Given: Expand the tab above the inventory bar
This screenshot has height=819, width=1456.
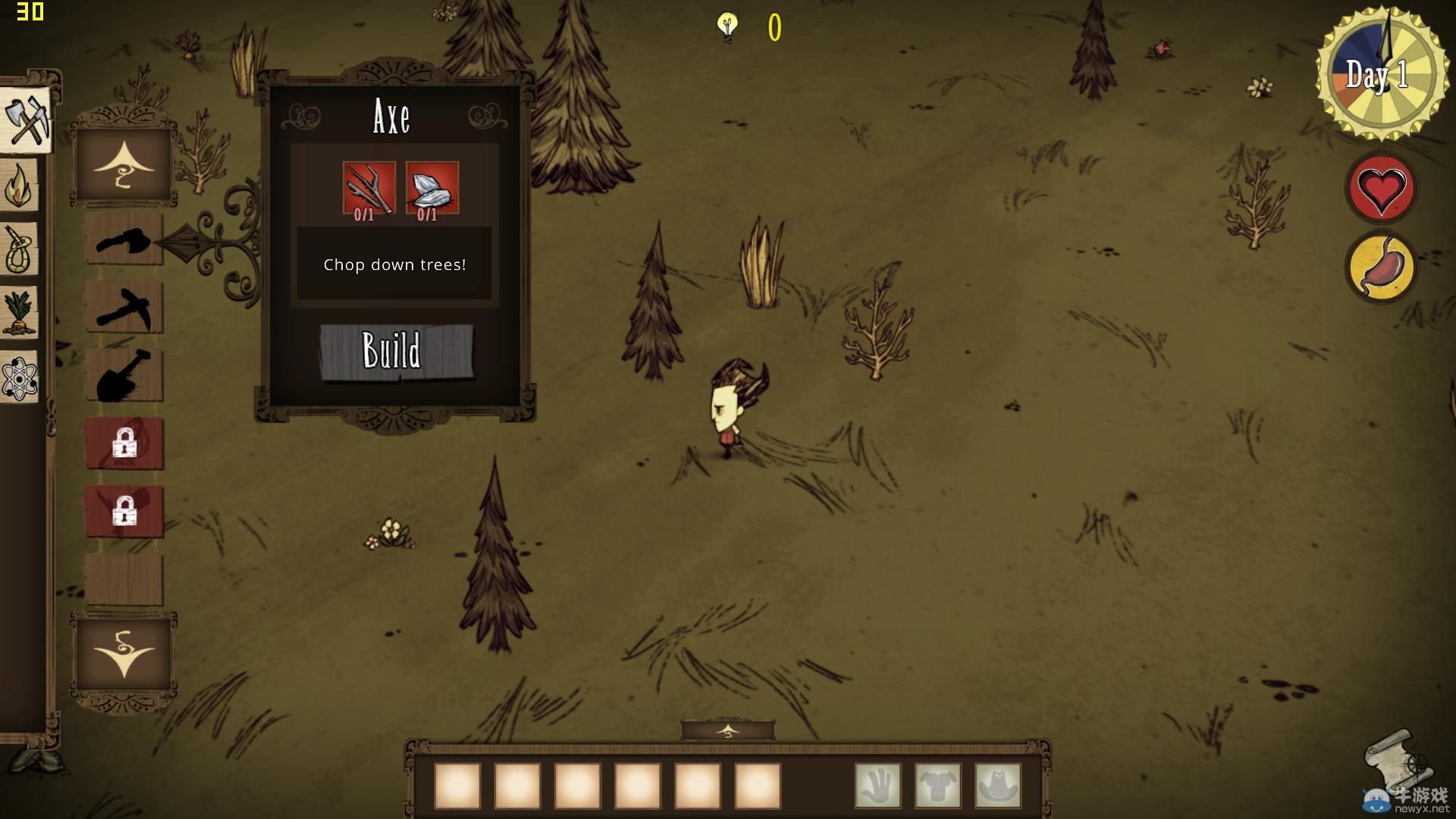Looking at the screenshot, I should click(x=727, y=731).
